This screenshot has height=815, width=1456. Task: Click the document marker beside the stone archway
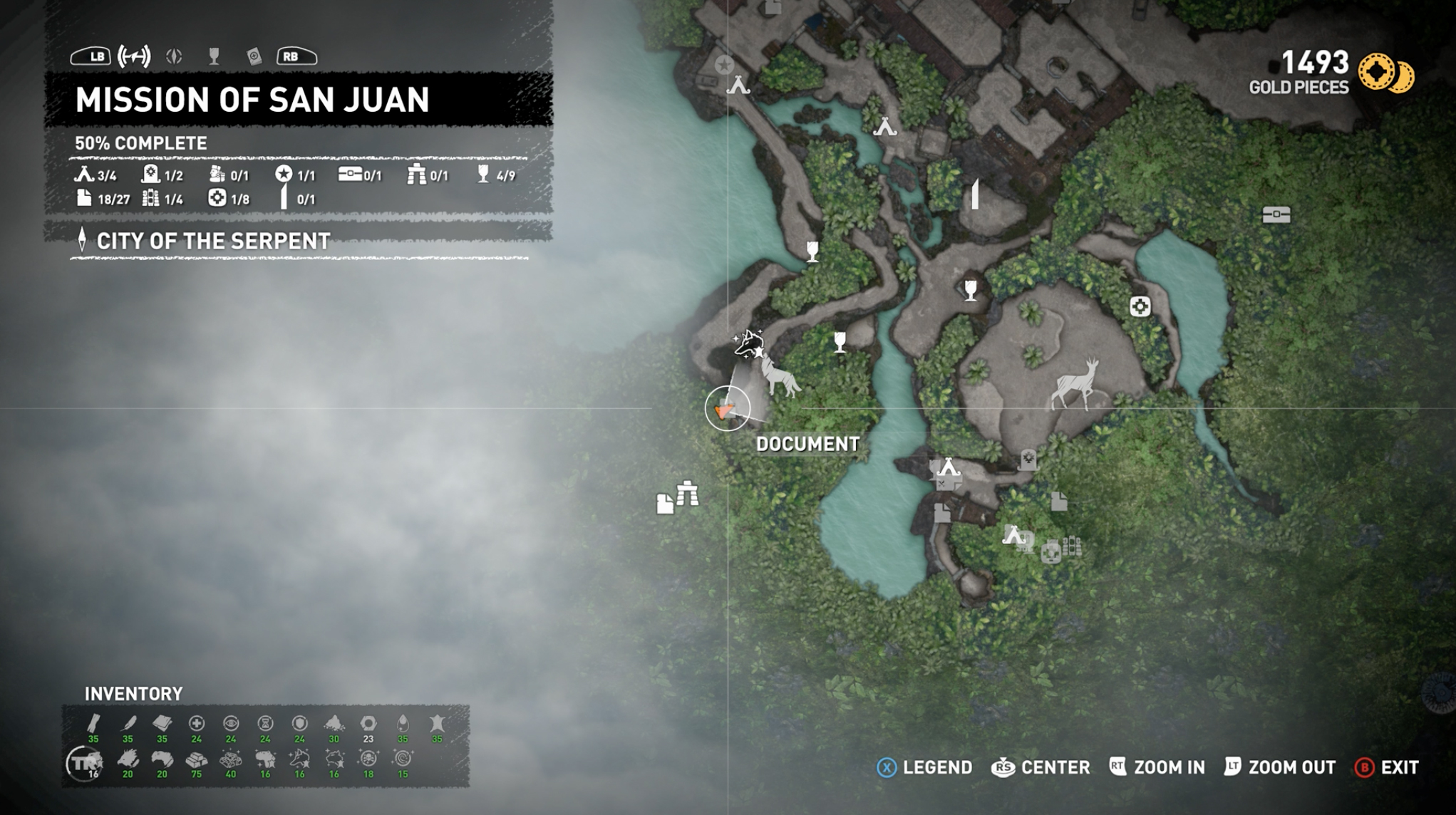[664, 504]
